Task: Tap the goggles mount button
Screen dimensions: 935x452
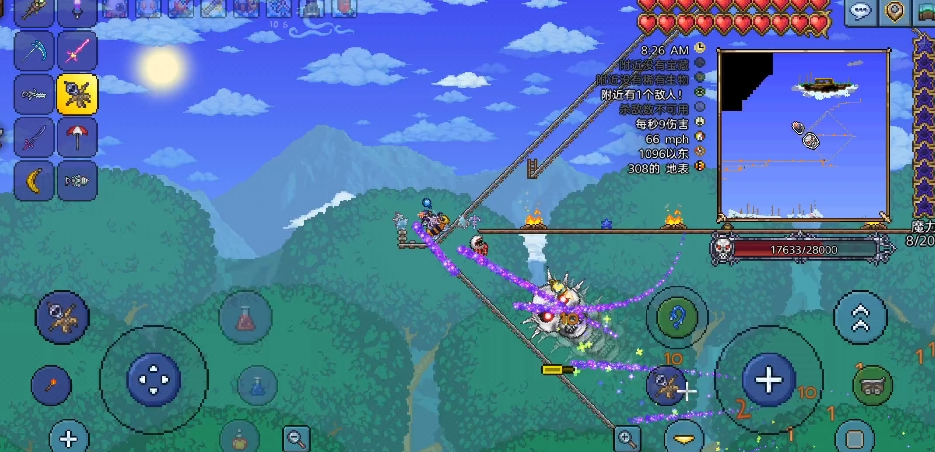Action: tap(872, 385)
